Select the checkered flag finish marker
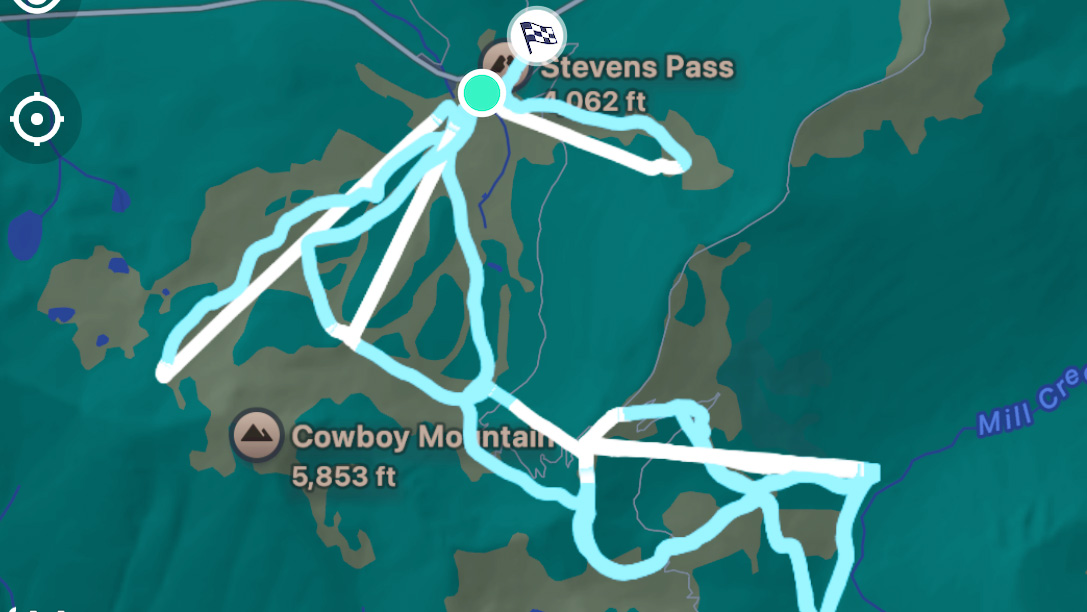This screenshot has width=1087, height=612. tap(537, 37)
